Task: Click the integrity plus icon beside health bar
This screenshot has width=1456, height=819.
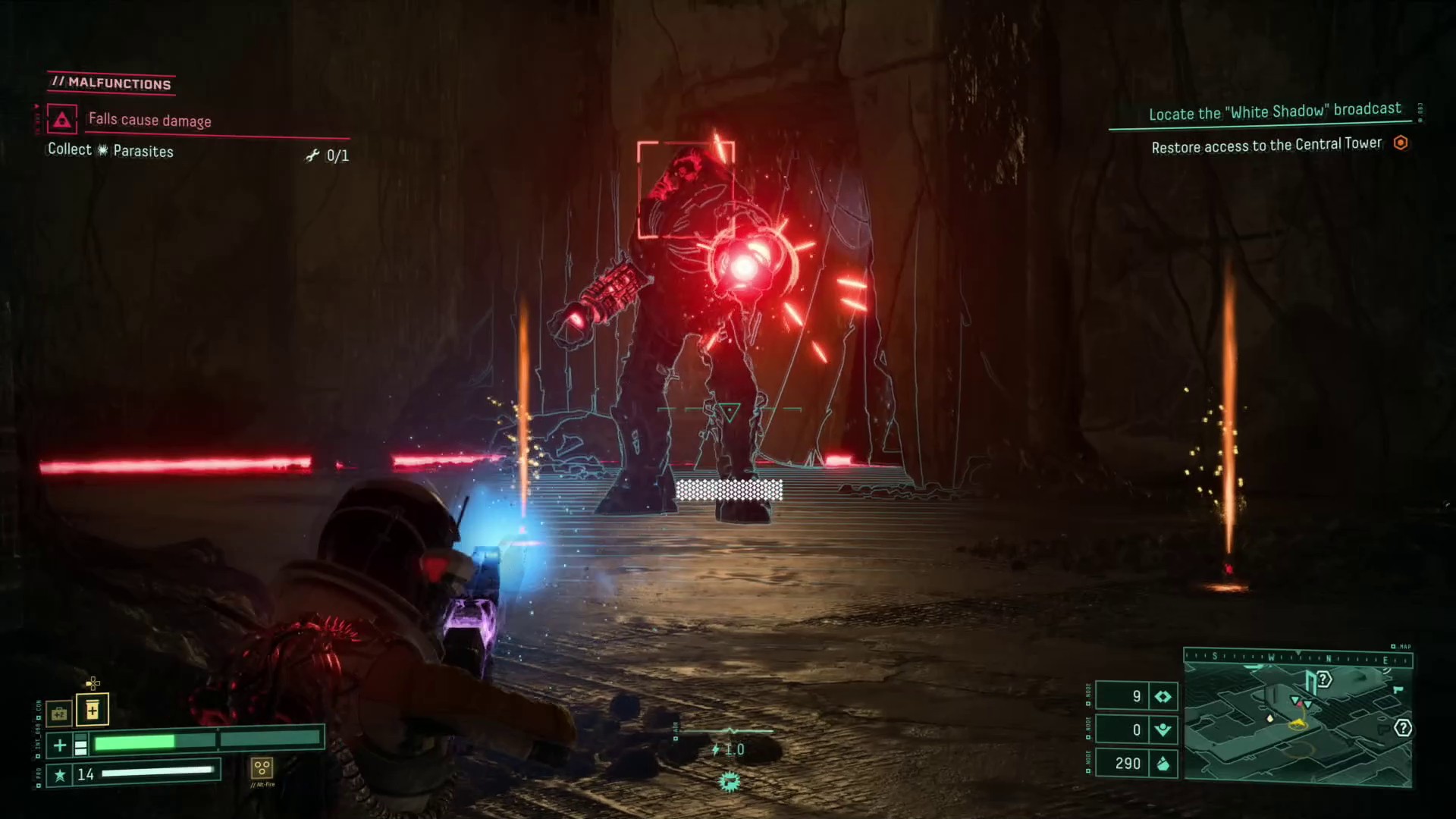Action: click(x=59, y=745)
